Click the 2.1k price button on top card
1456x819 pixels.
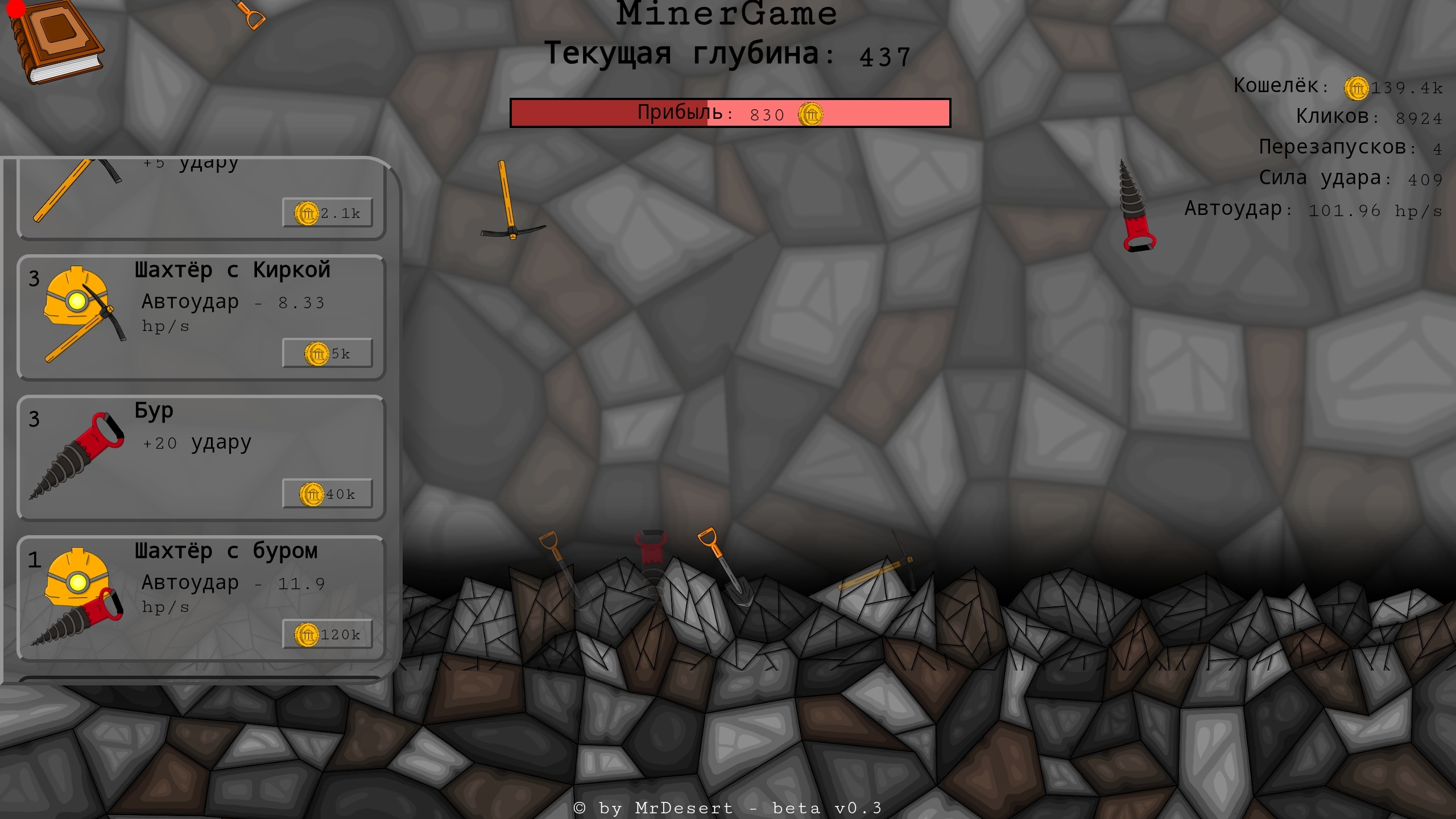pos(328,213)
